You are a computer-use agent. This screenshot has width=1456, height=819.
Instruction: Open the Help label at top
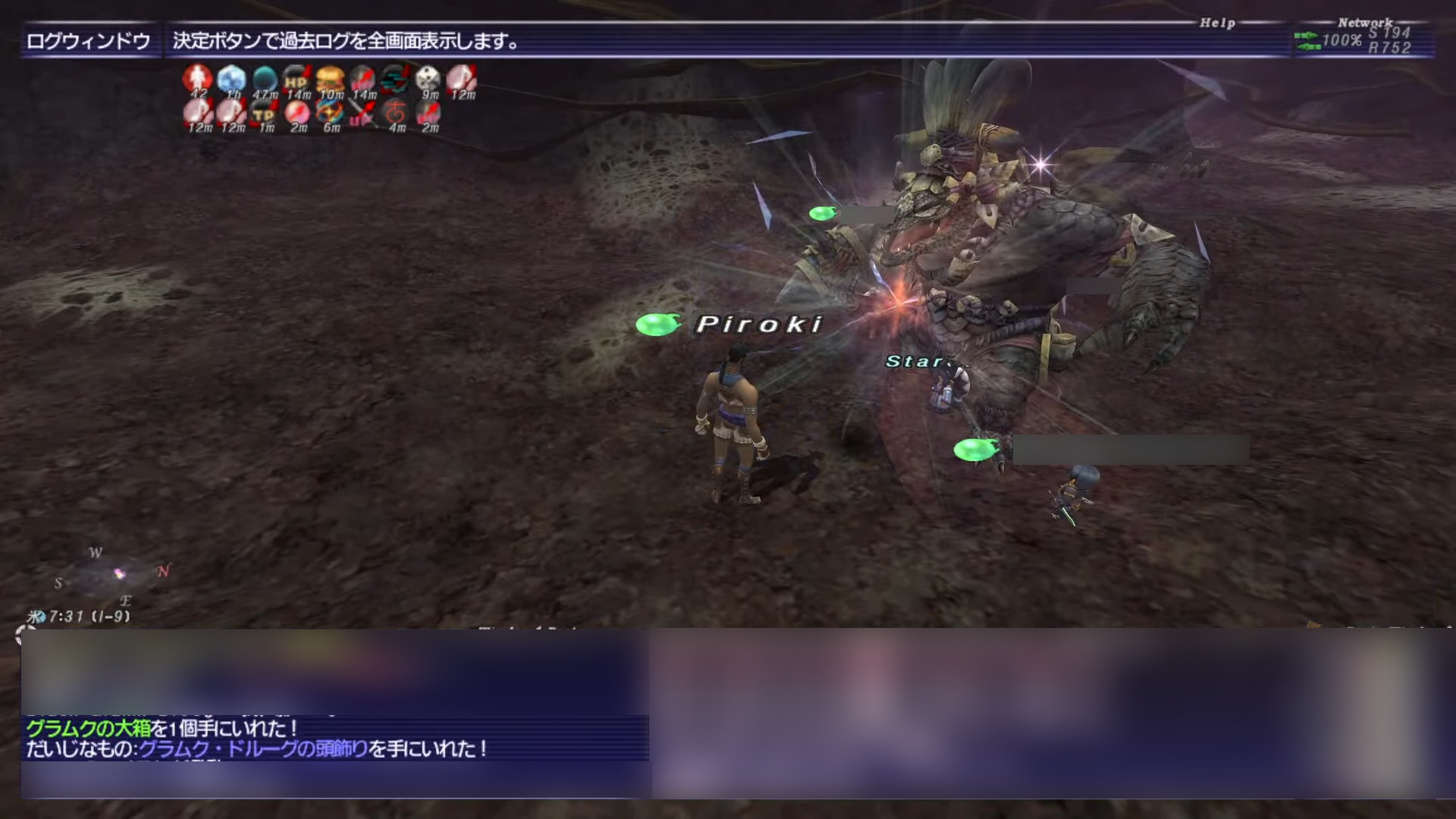pos(1217,24)
